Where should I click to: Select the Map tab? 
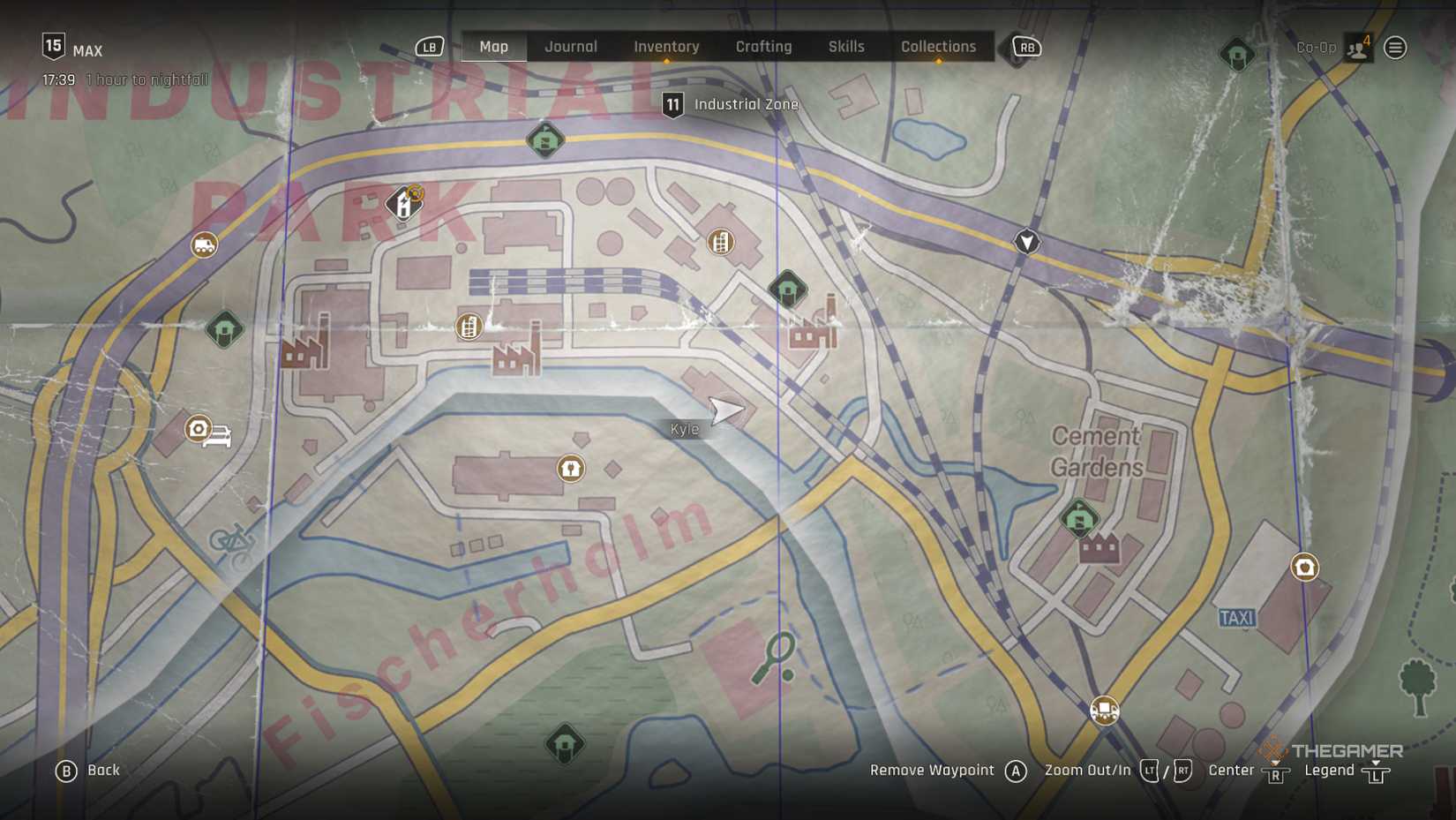493,47
